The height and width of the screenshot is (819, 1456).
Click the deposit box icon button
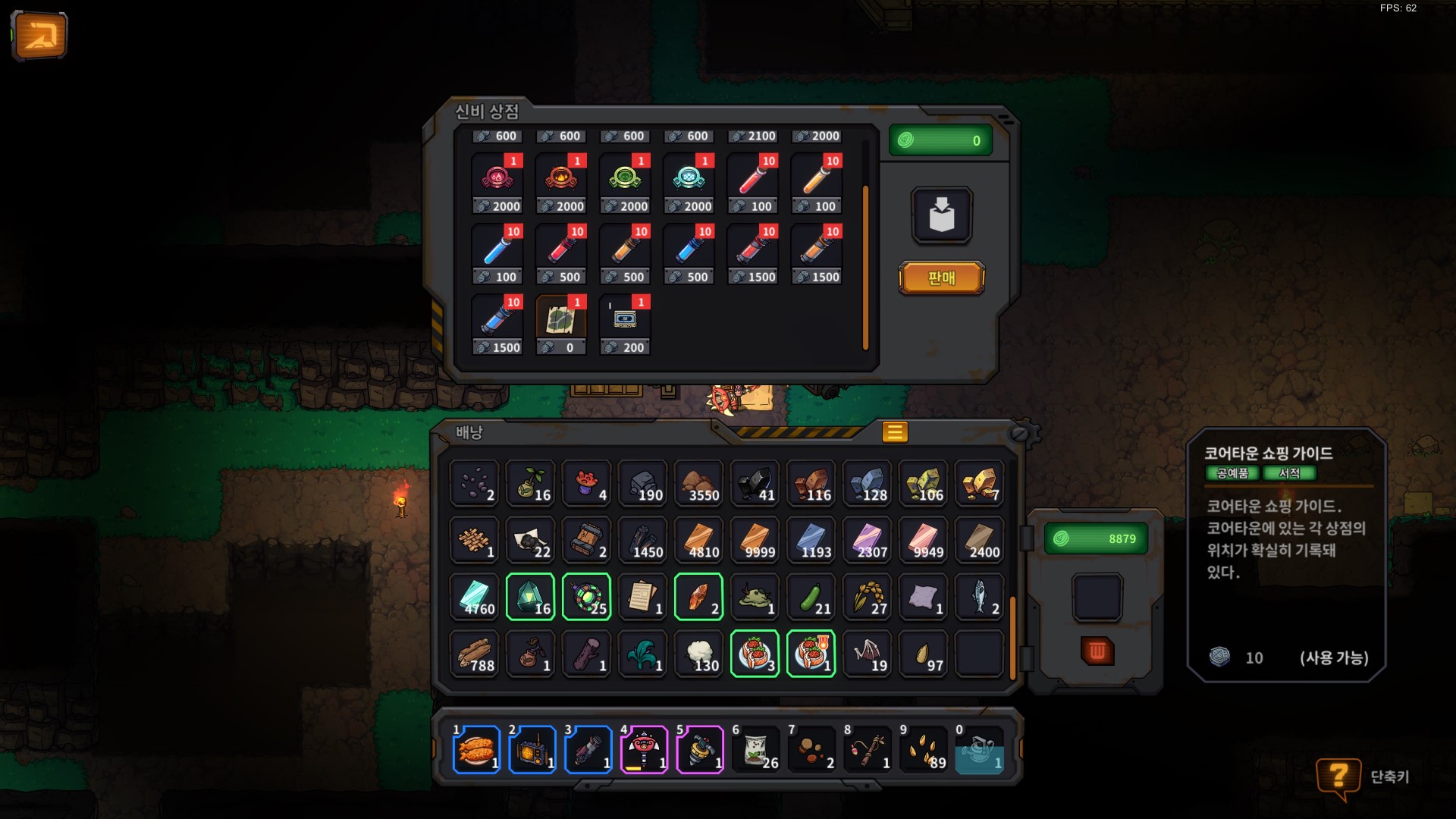[x=941, y=215]
